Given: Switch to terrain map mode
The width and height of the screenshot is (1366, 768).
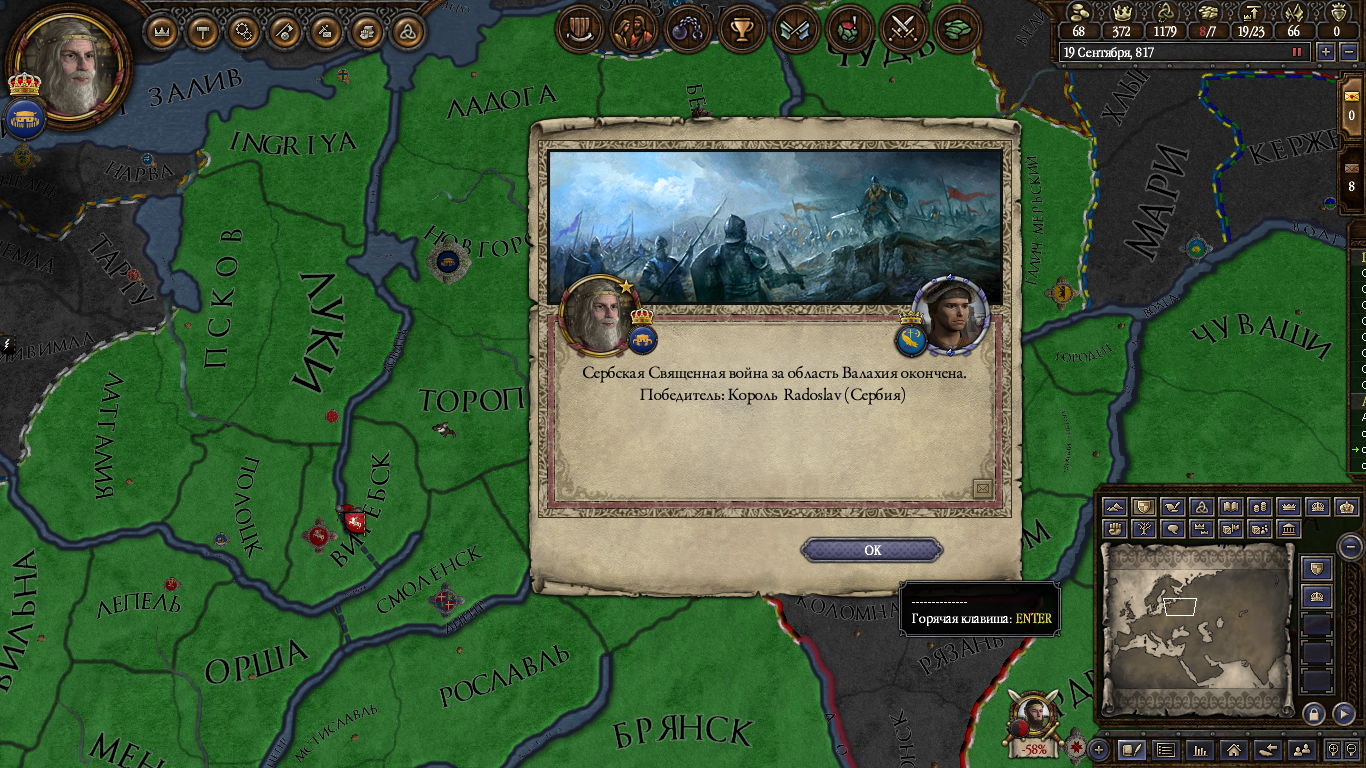Looking at the screenshot, I should point(1114,507).
